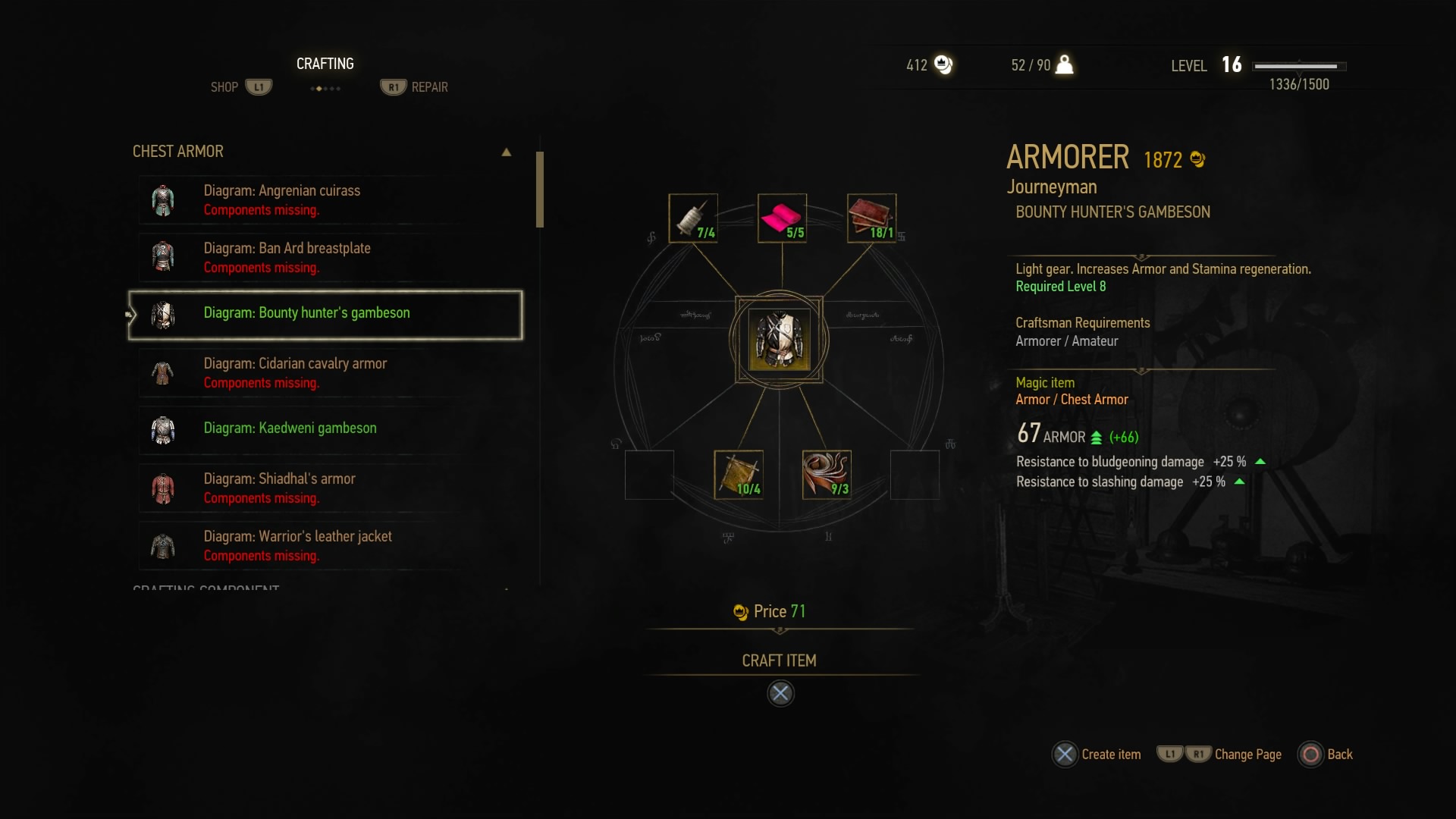The width and height of the screenshot is (1456, 819).
Task: Select the pink cloth ingredient slot
Action: coord(782,218)
